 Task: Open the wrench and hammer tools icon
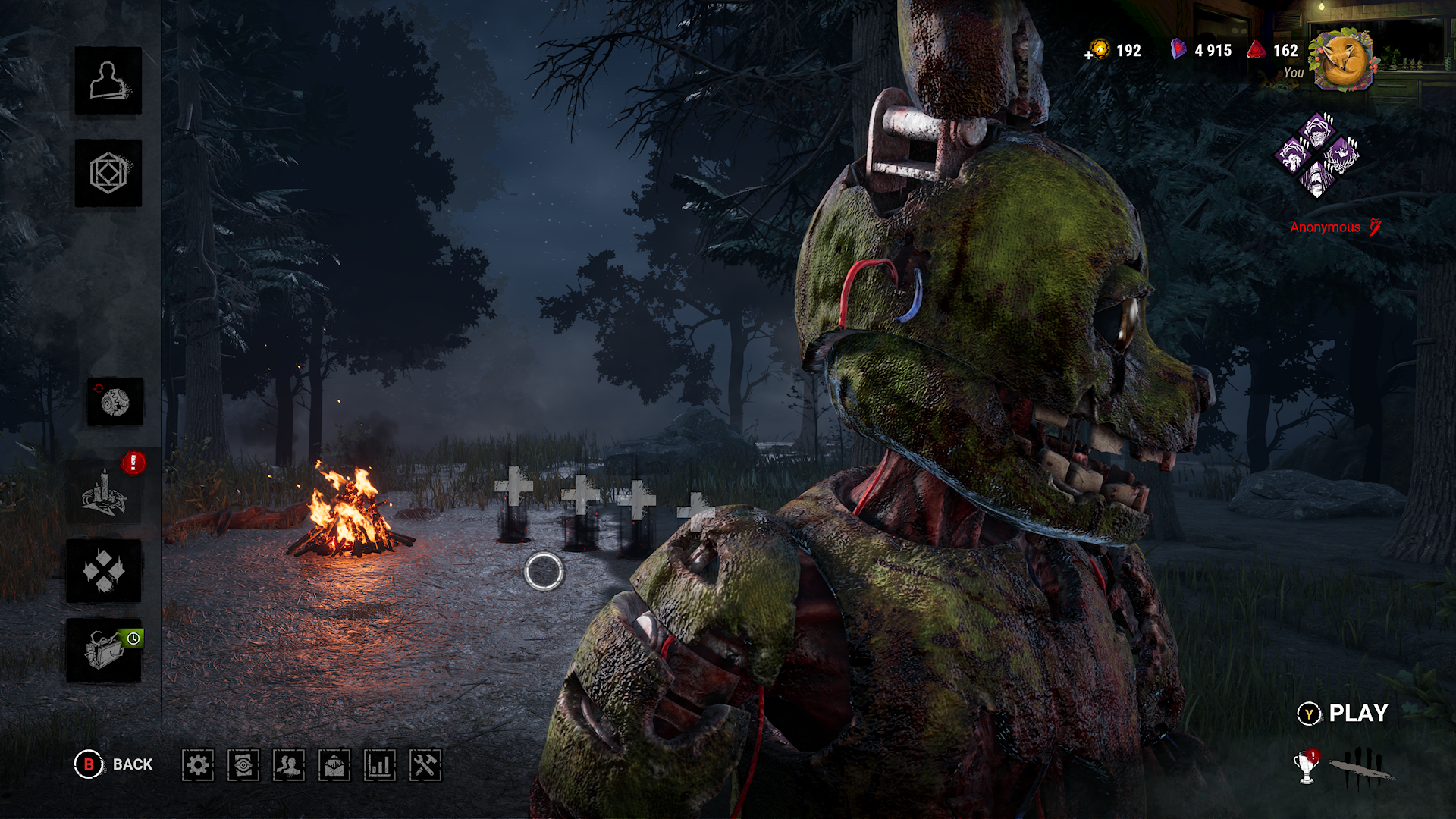(425, 765)
